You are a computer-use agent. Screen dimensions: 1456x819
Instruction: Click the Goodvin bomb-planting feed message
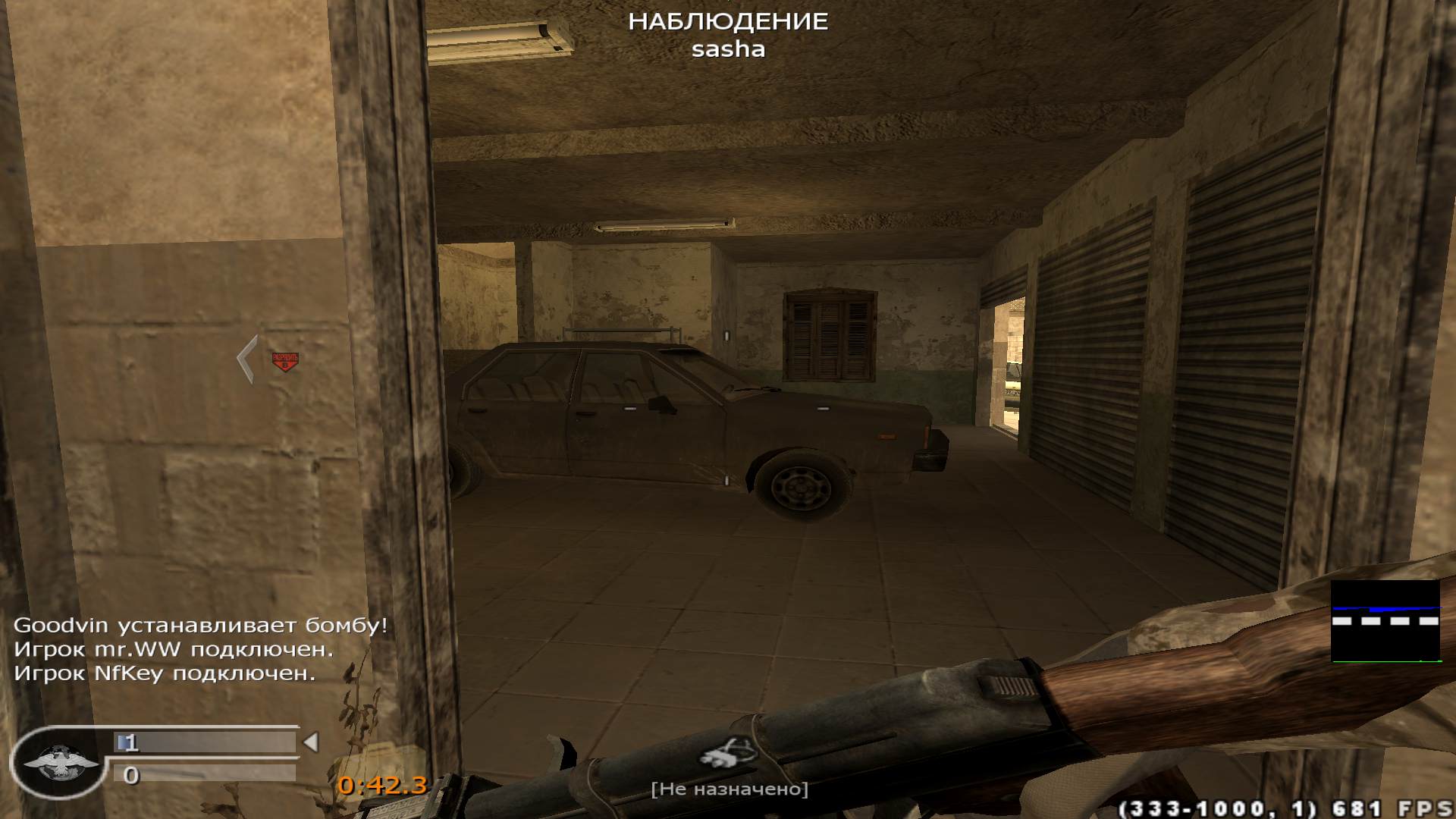pos(201,626)
